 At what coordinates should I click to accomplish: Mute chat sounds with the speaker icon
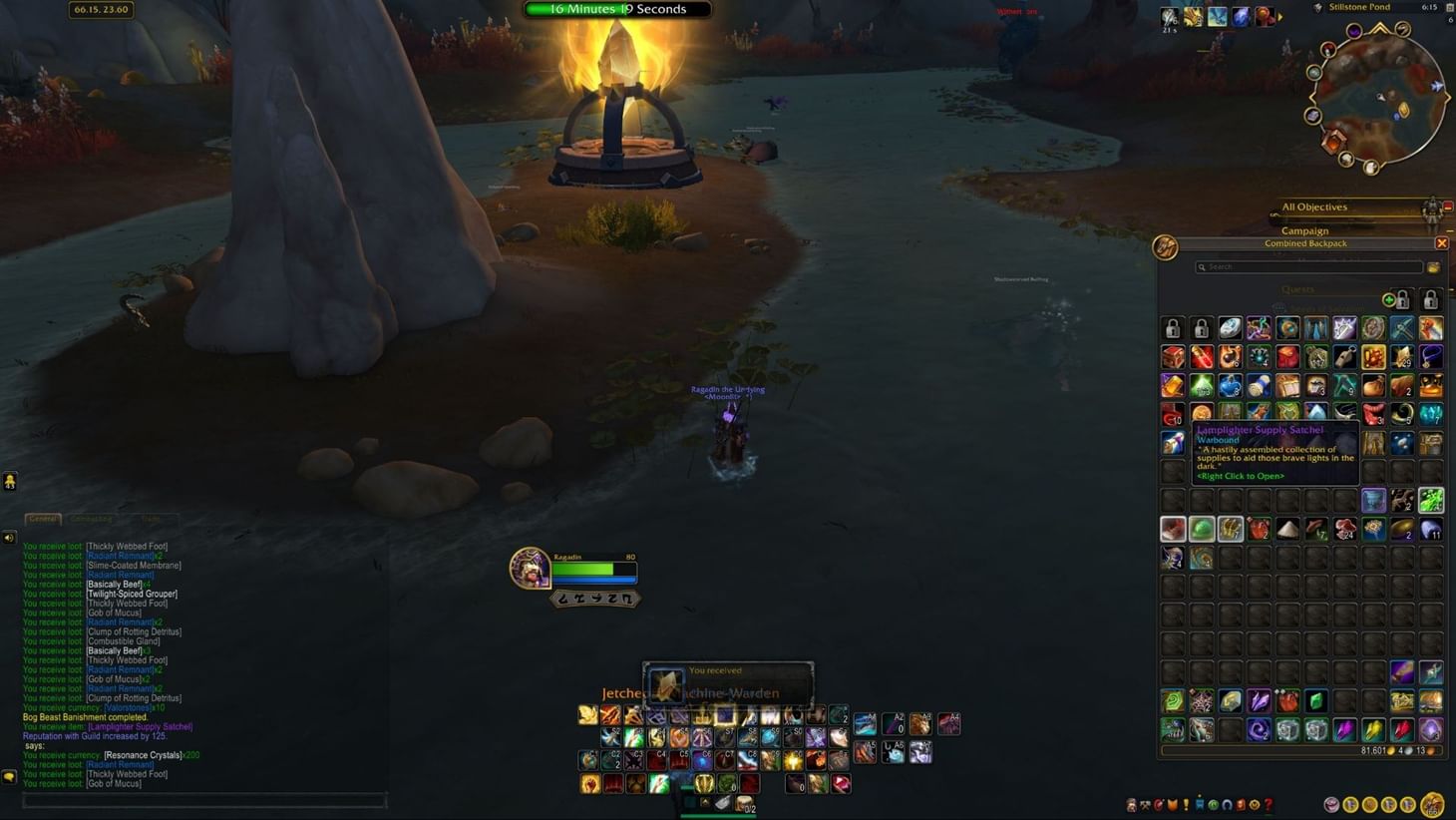(x=10, y=537)
